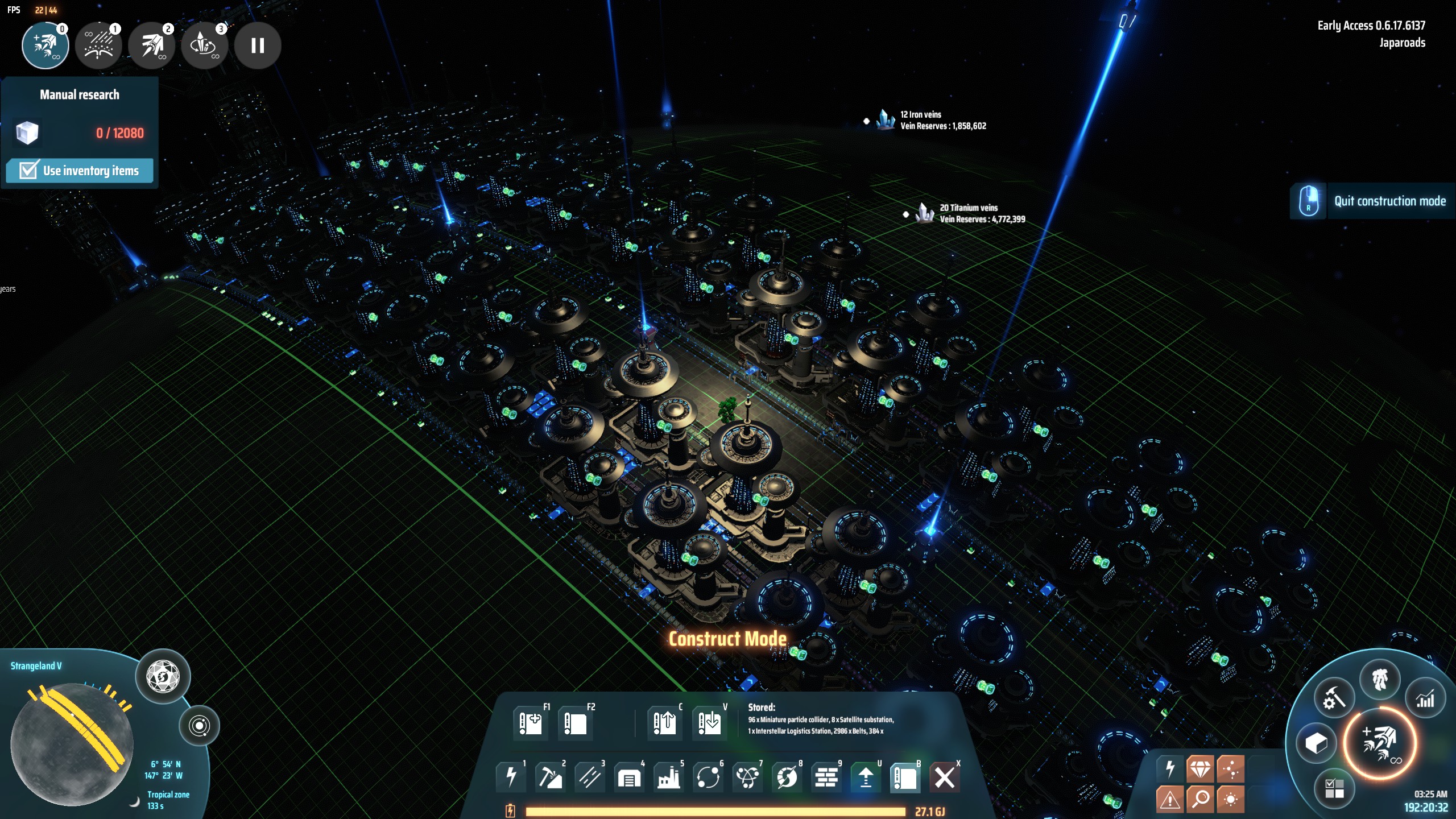Close build menu with the X button
This screenshot has height=819, width=1456.
coord(944,777)
